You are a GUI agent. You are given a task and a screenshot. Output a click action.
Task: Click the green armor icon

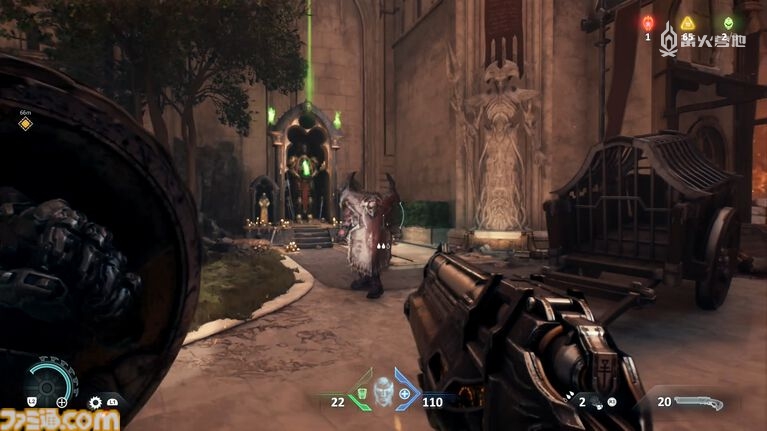pyautogui.click(x=362, y=394)
